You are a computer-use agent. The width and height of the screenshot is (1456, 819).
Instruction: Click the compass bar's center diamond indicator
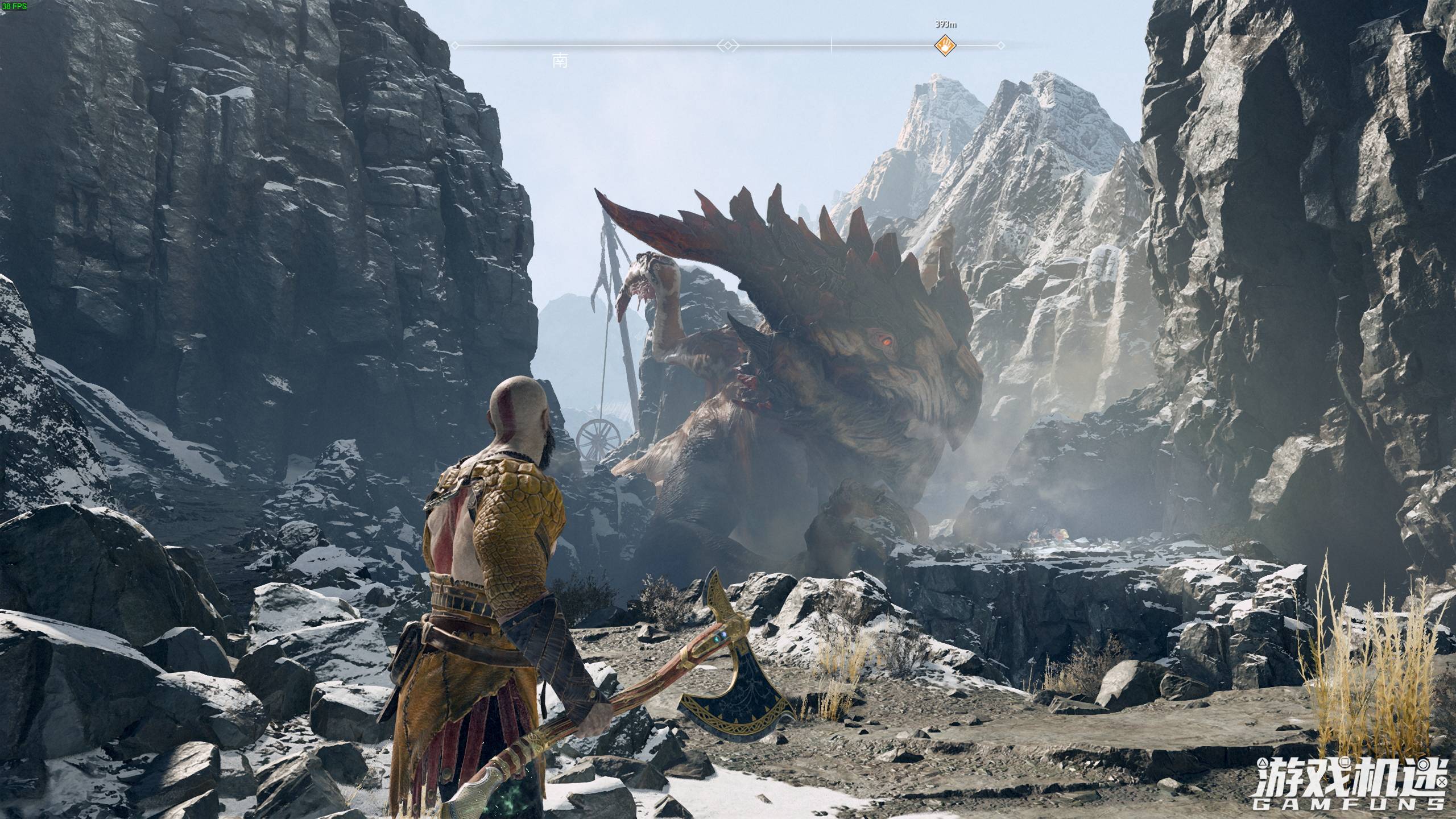pyautogui.click(x=728, y=45)
